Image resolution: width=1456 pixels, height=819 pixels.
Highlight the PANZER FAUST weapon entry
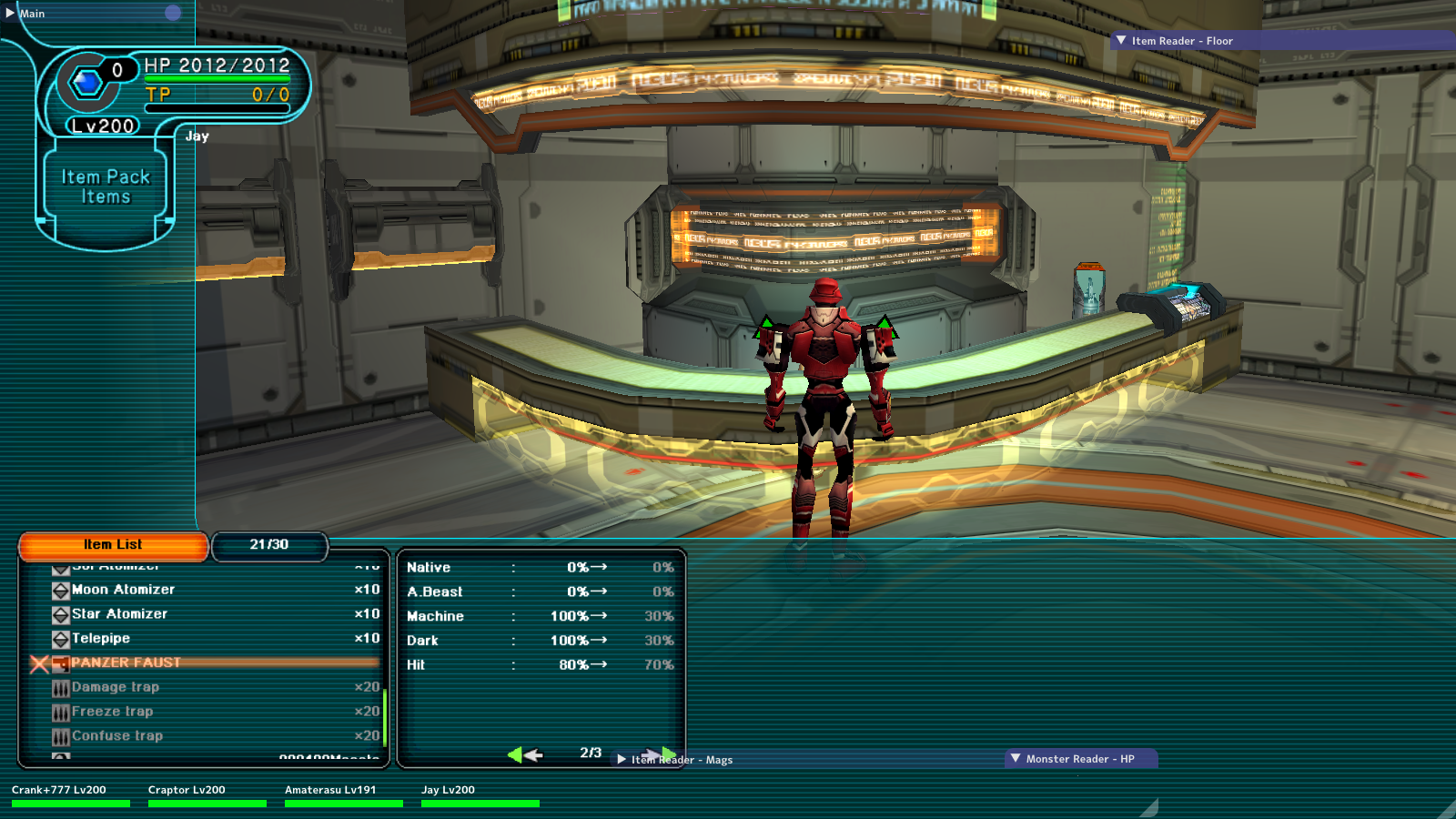pyautogui.click(x=126, y=662)
